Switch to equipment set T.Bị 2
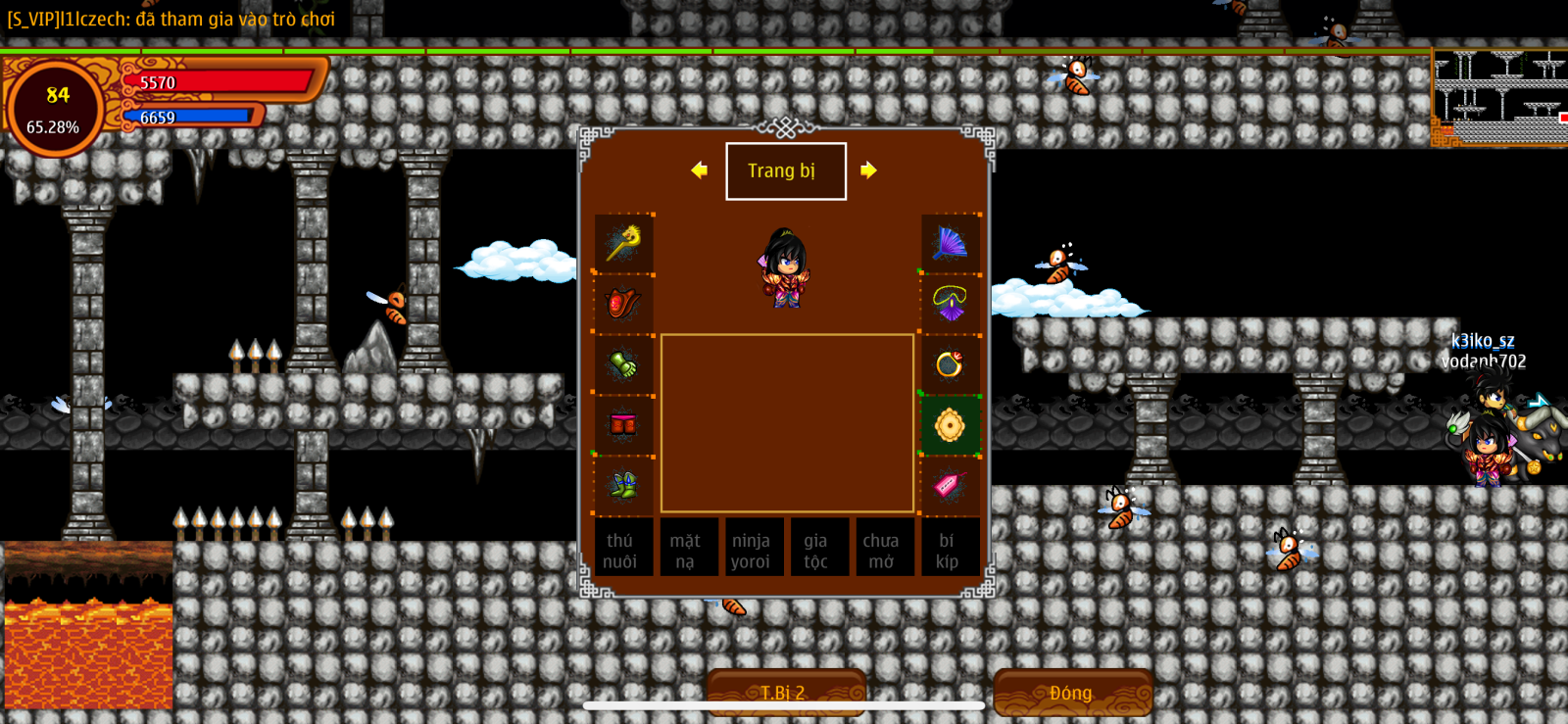Image resolution: width=1568 pixels, height=724 pixels. pos(784,692)
